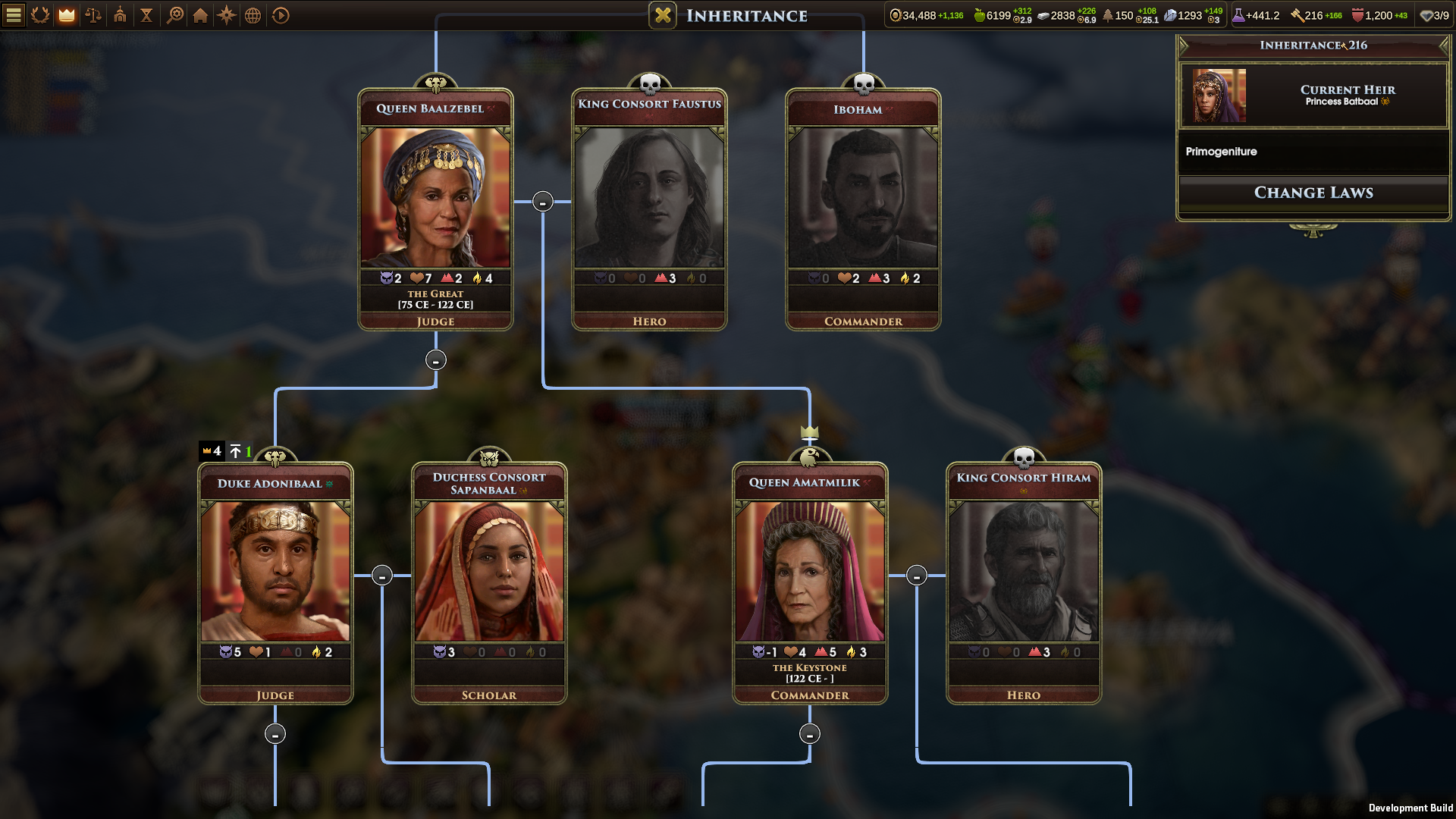Click the laurel wreath toolbar icon
The image size is (1456, 819).
(x=40, y=15)
